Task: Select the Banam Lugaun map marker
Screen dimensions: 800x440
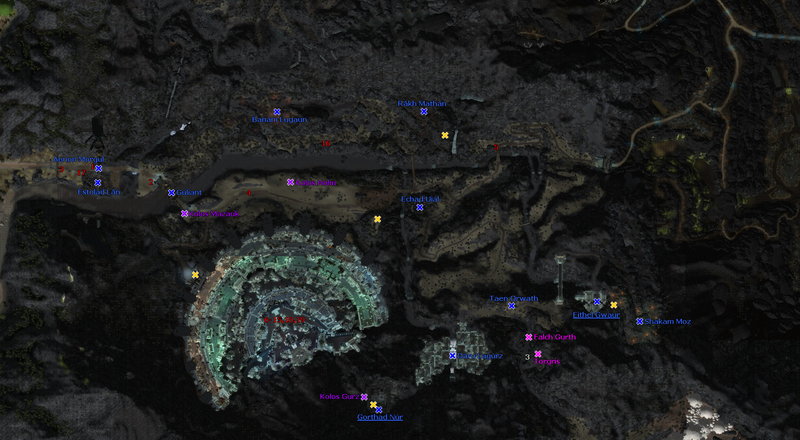Action: [x=277, y=112]
